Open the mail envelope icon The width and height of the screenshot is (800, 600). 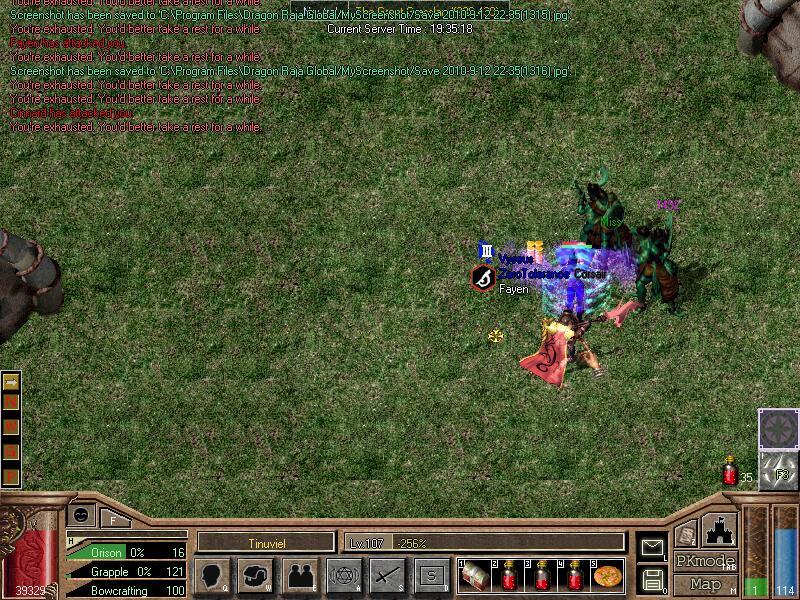pyautogui.click(x=652, y=547)
